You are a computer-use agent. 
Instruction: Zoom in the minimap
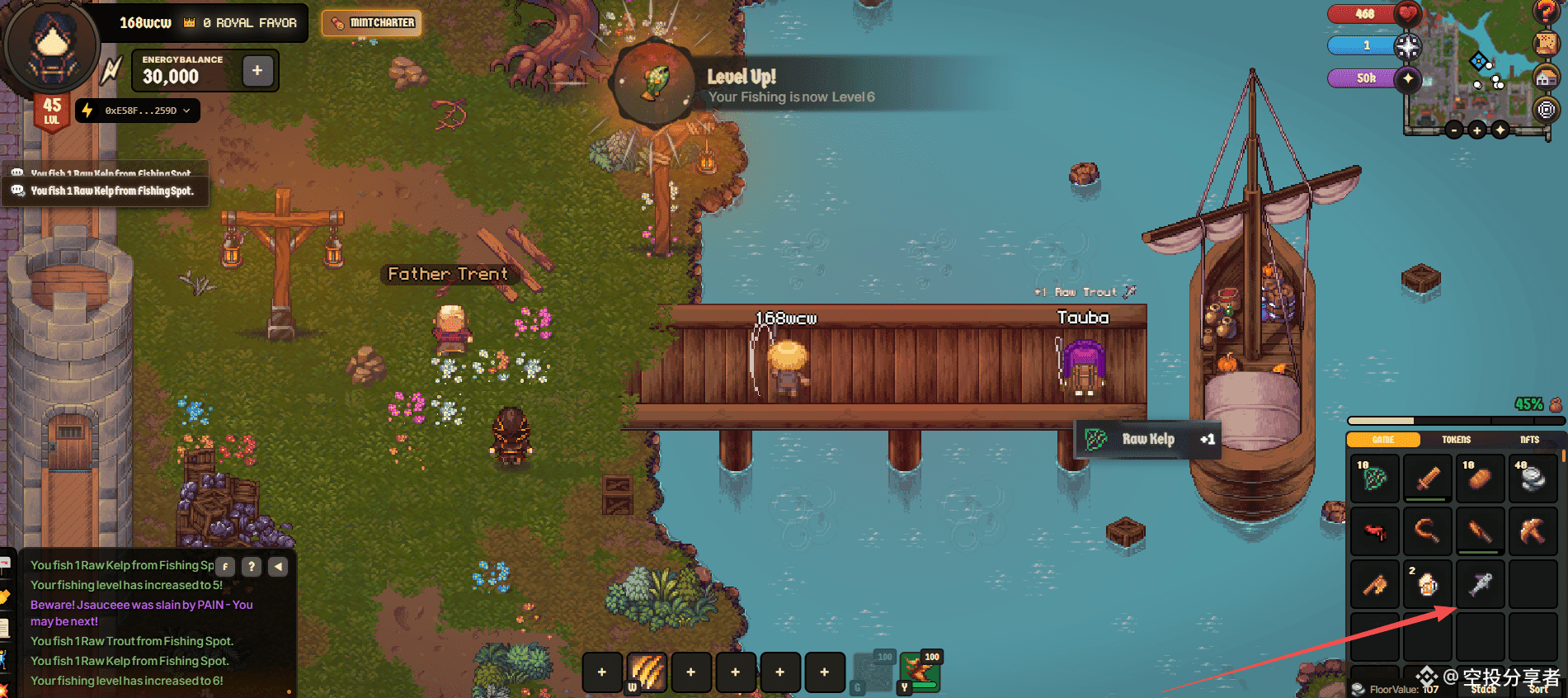pyautogui.click(x=1476, y=130)
